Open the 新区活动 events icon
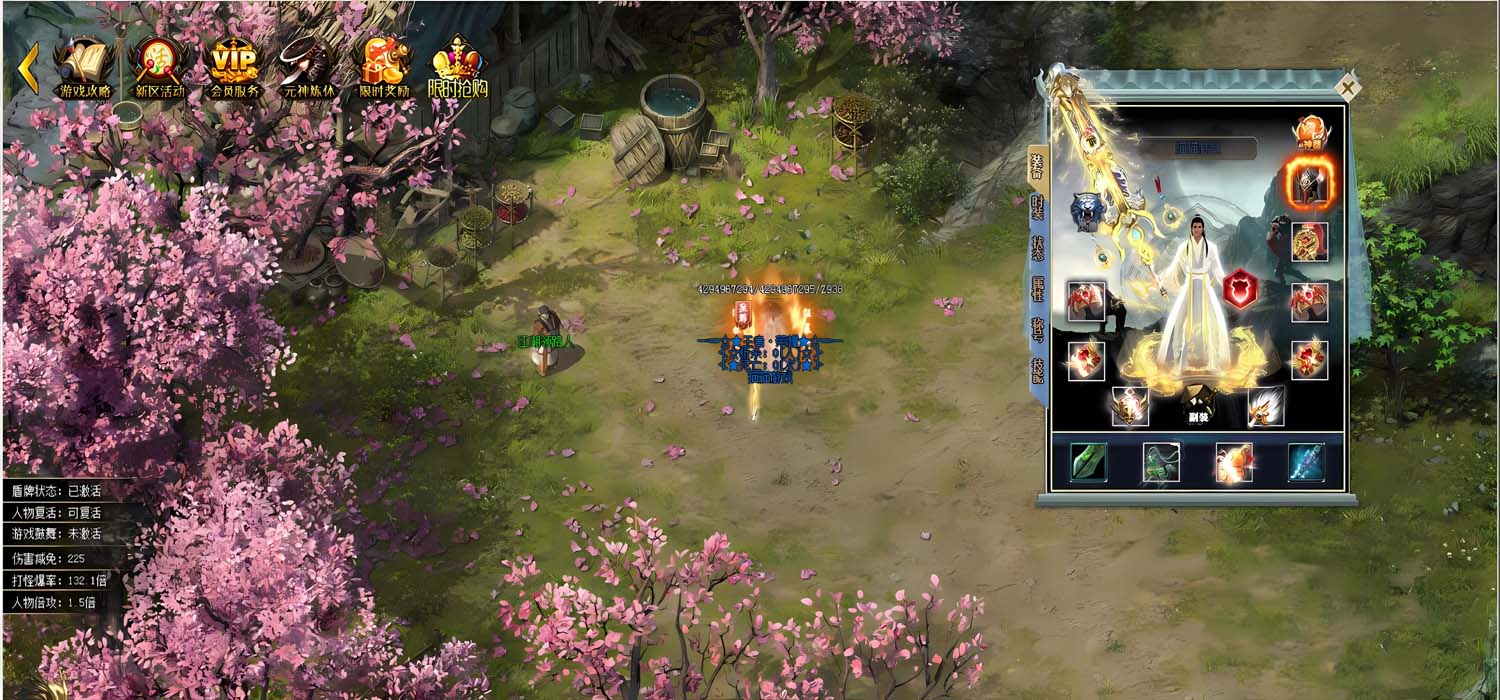The image size is (1500, 700). [x=158, y=68]
